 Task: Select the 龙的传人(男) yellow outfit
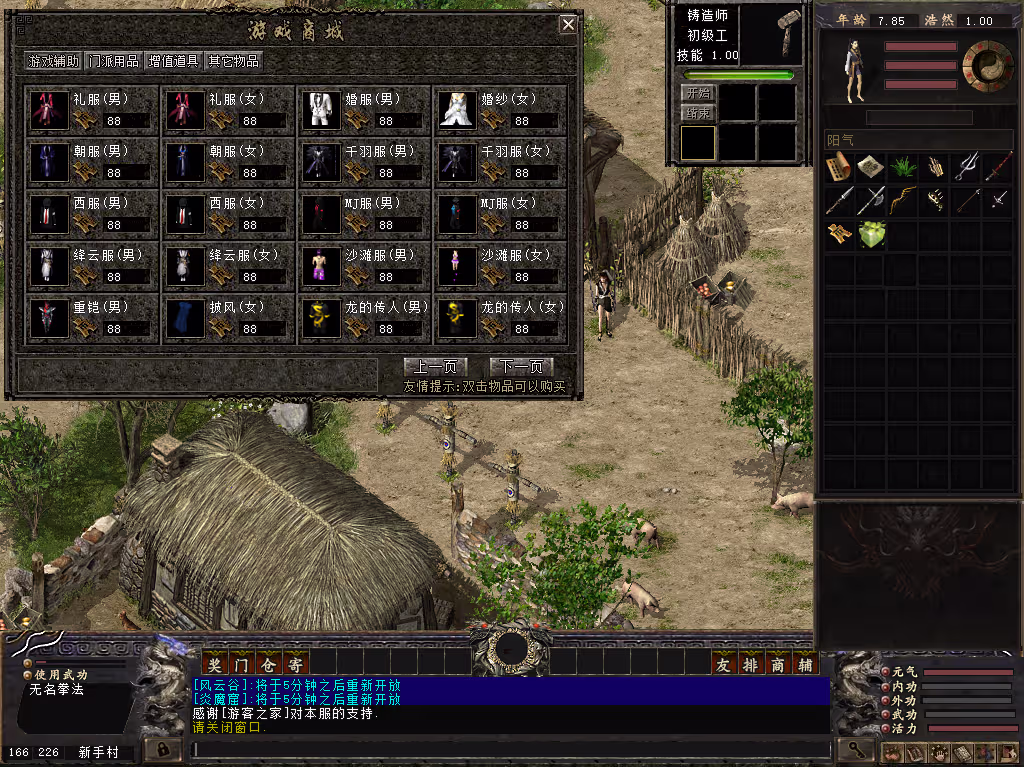pos(321,318)
